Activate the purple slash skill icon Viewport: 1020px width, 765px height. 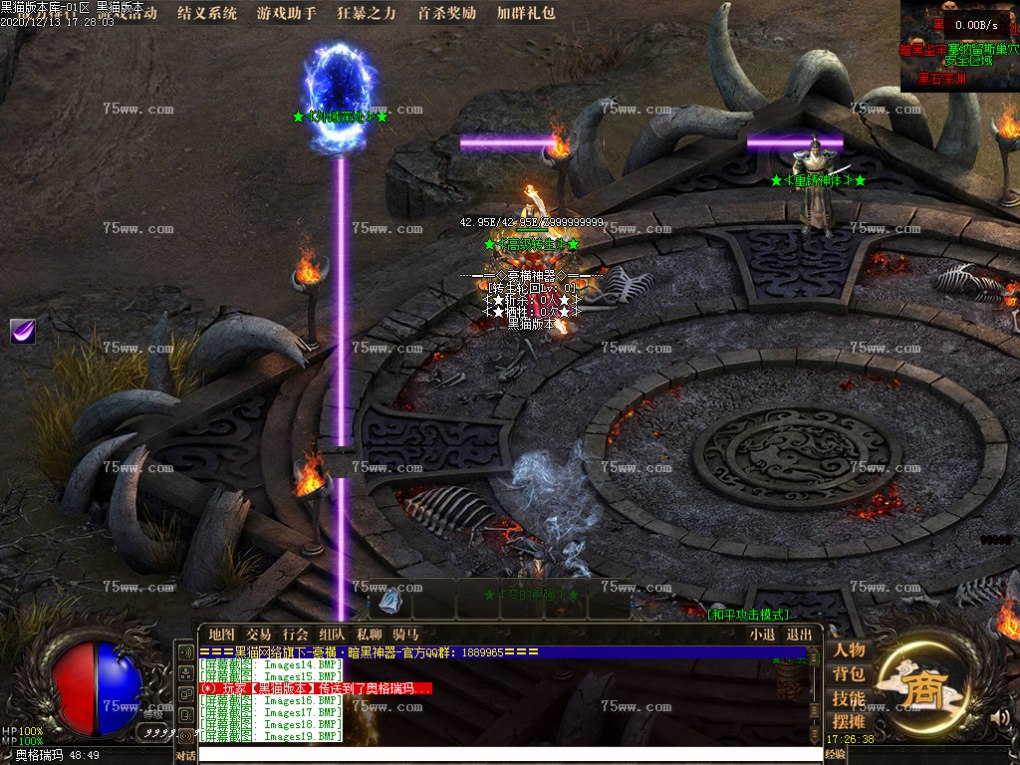click(x=23, y=332)
